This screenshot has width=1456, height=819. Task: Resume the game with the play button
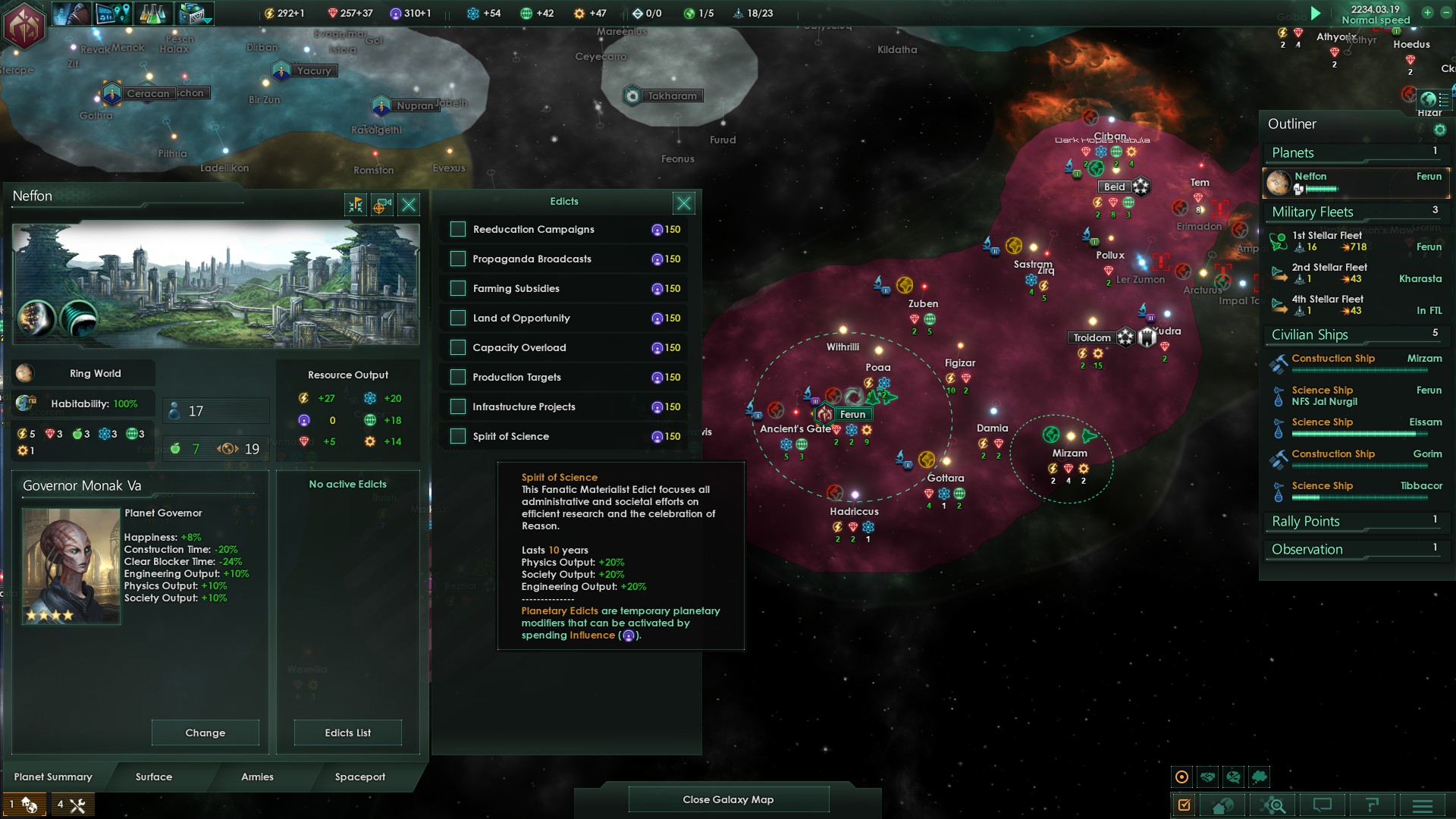tap(1316, 13)
